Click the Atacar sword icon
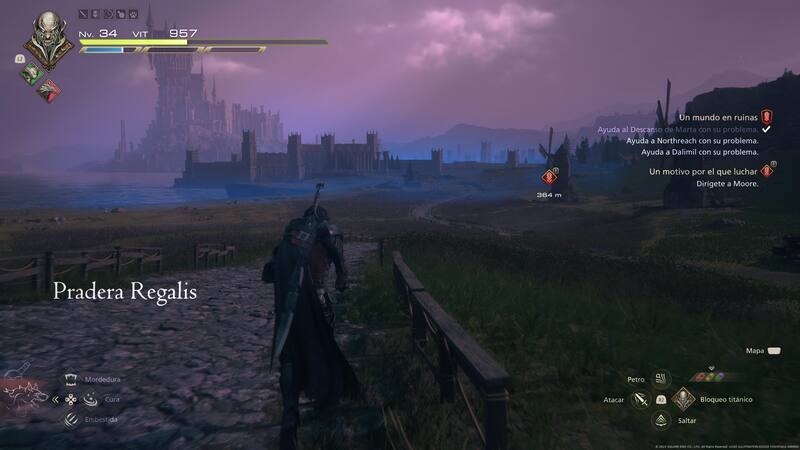Screen dimensions: 800x450 (x=641, y=400)
